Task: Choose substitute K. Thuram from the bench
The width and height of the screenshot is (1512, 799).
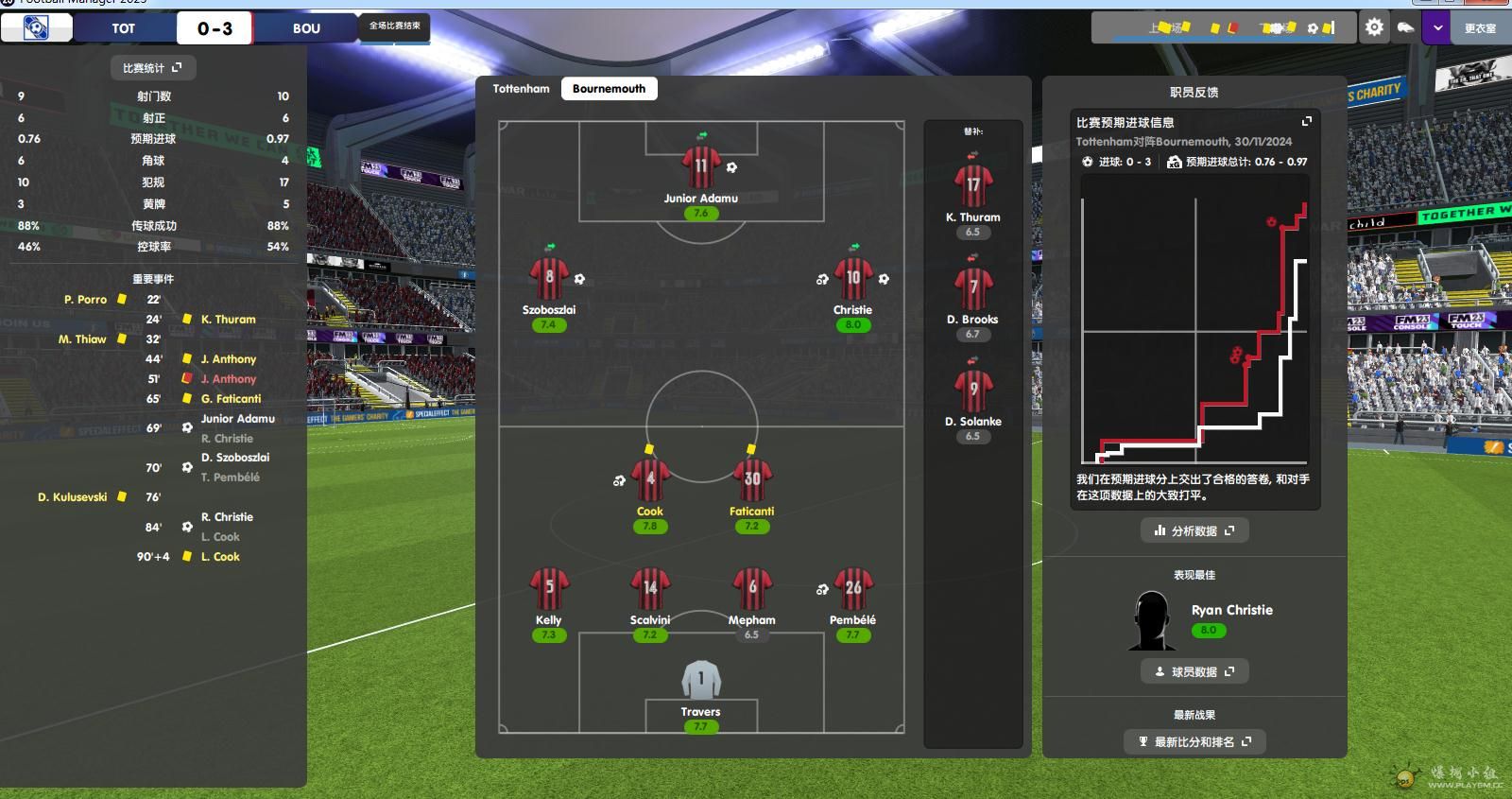Action: point(972,186)
